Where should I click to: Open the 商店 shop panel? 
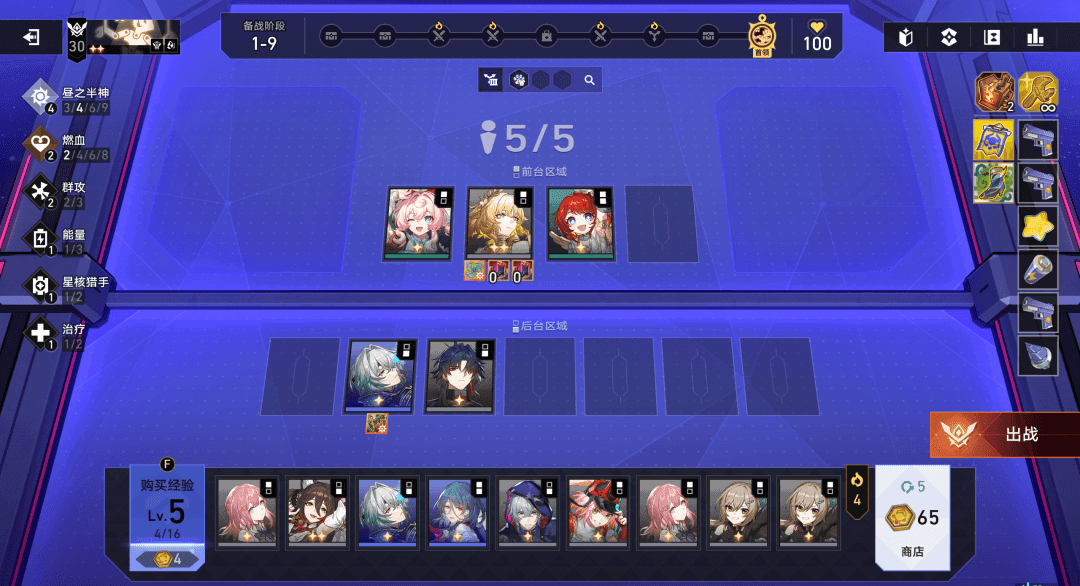[x=913, y=517]
